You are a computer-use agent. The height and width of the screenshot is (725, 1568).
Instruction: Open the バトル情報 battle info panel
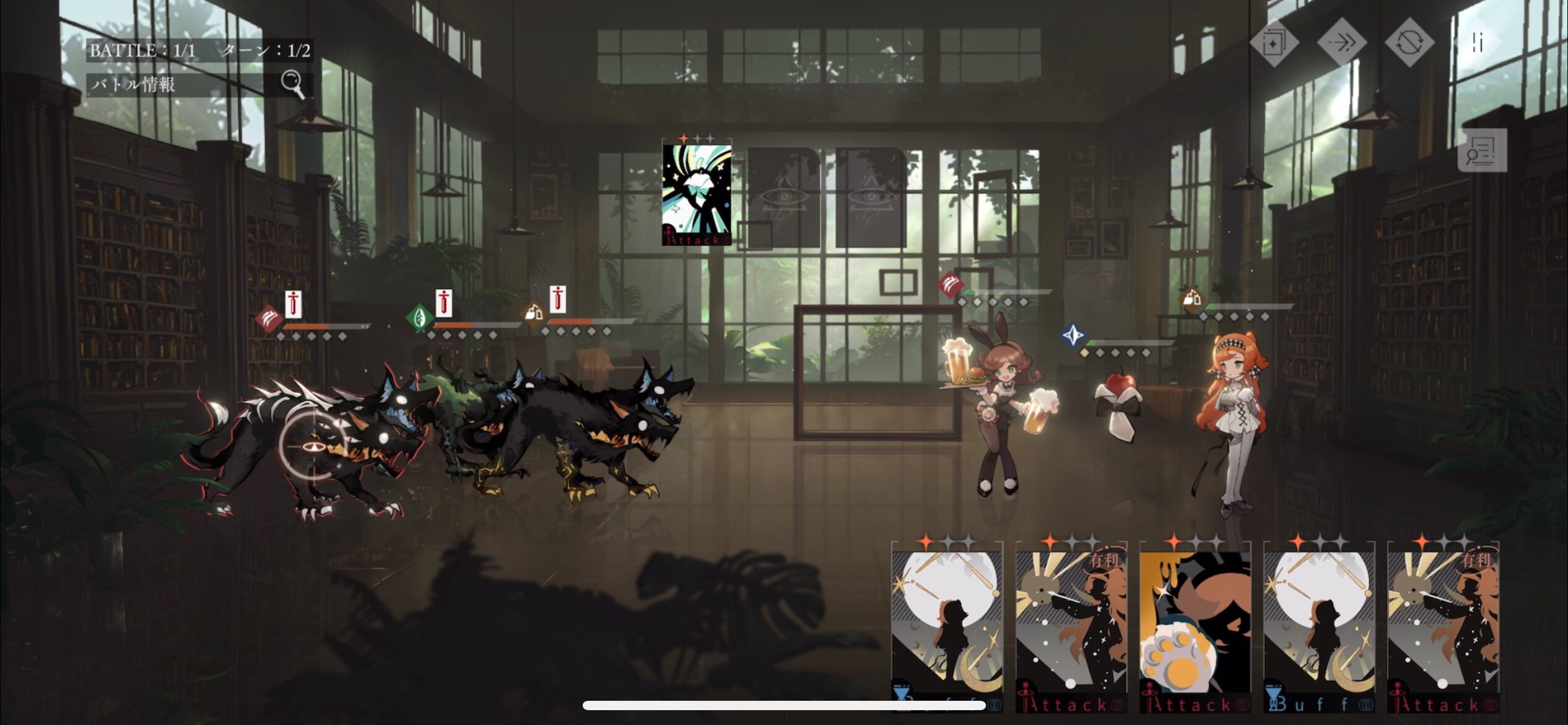[x=198, y=84]
